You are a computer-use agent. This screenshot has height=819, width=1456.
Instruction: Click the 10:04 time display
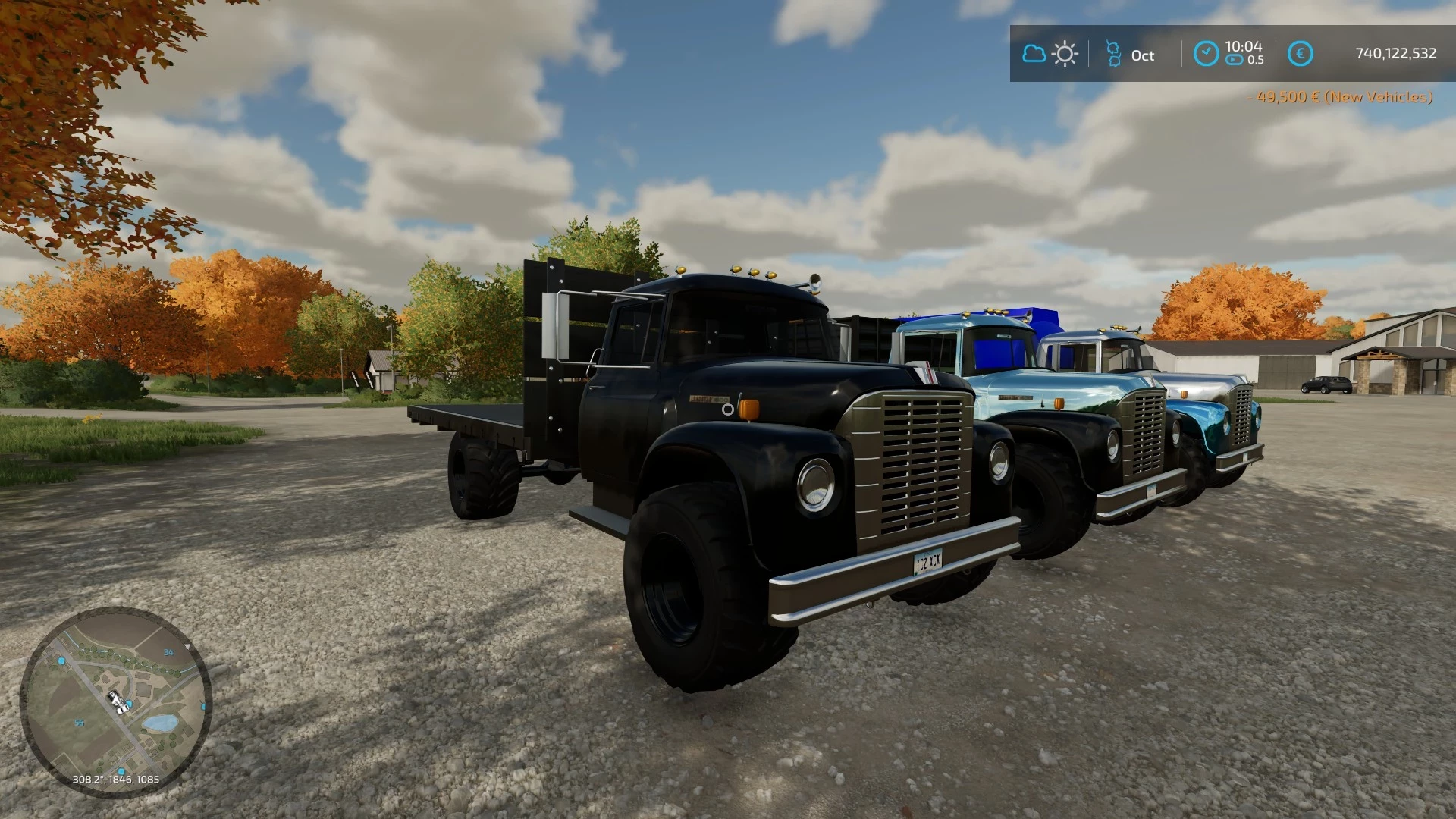(x=1244, y=47)
